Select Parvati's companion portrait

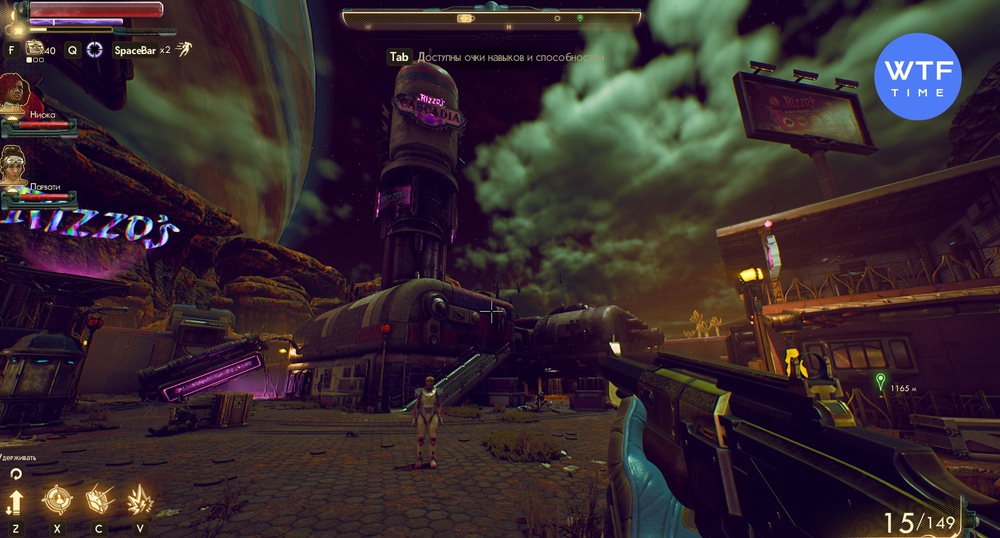pyautogui.click(x=15, y=164)
